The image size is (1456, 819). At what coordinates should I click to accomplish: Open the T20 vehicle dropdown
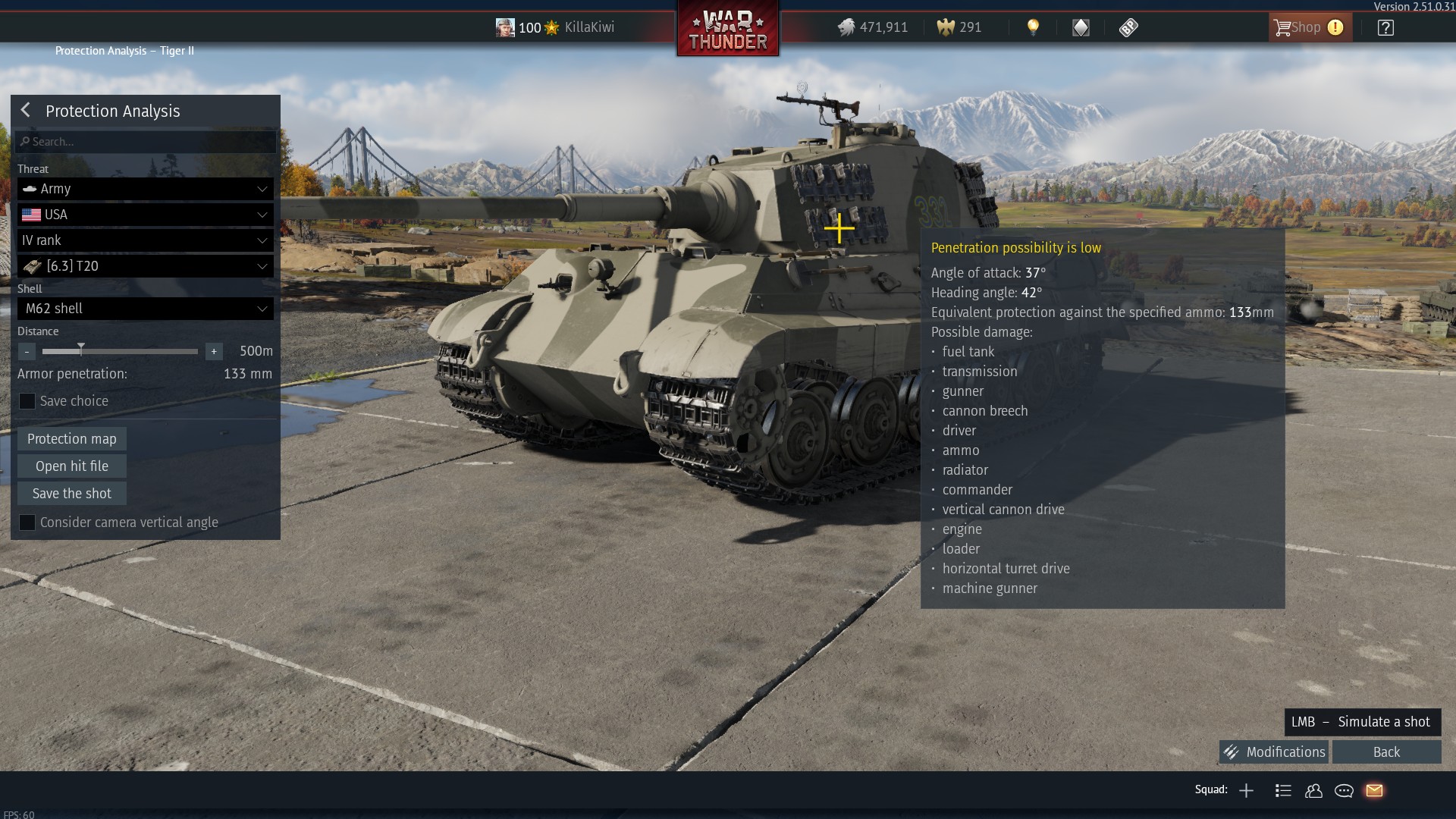(146, 266)
